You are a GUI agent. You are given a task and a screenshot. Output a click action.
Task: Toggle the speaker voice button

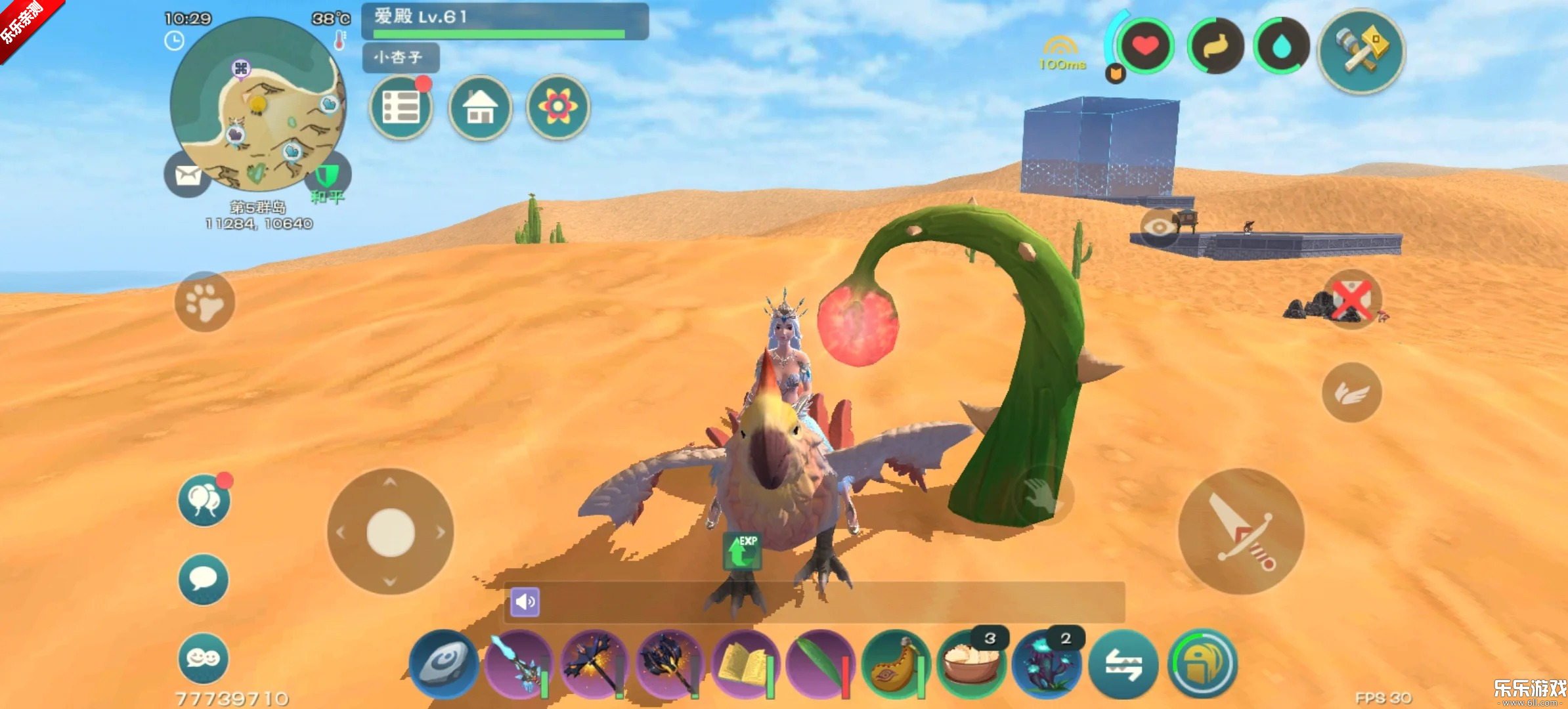[525, 602]
